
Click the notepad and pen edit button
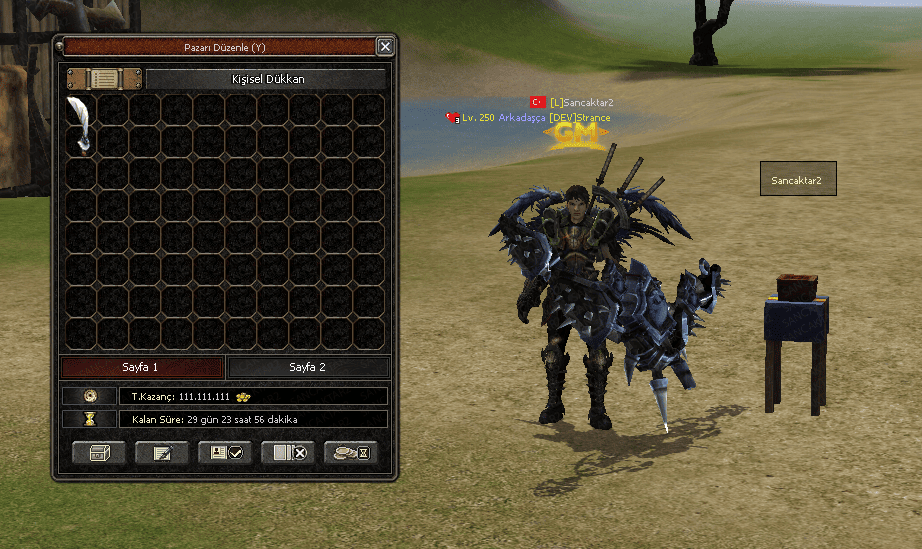[x=162, y=453]
